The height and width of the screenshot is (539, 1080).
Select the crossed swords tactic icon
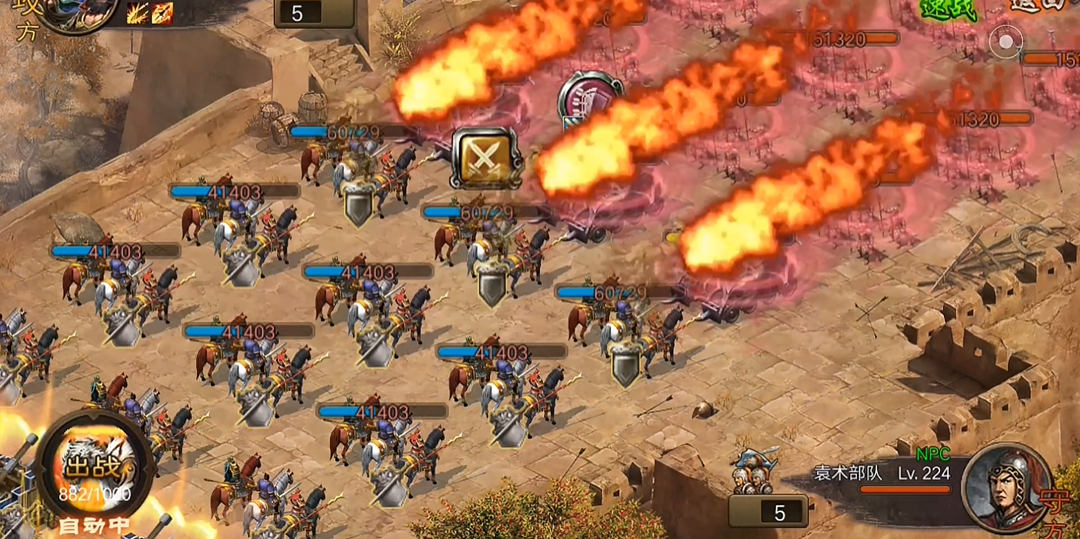(485, 157)
